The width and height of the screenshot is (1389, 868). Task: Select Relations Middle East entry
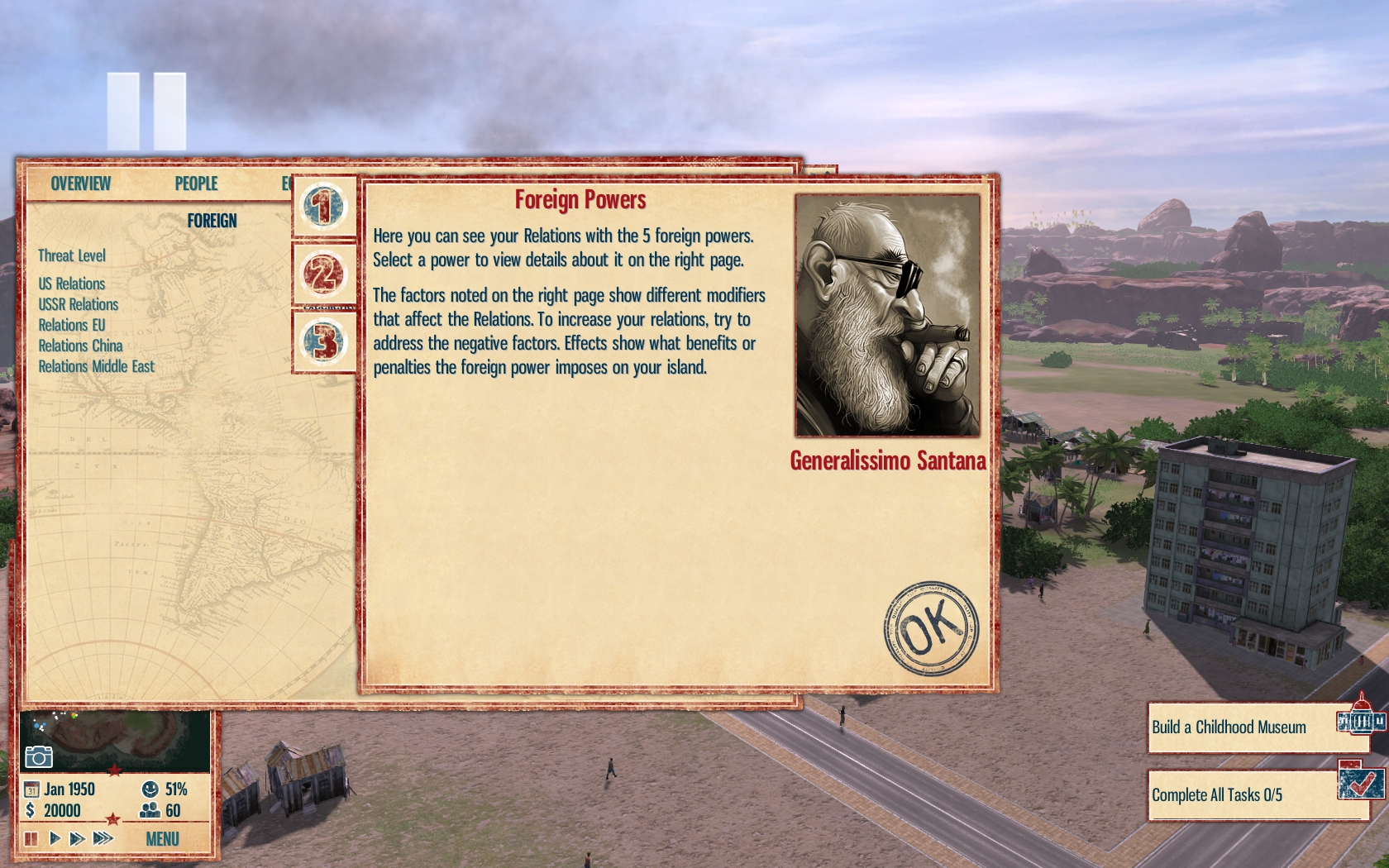tap(97, 366)
